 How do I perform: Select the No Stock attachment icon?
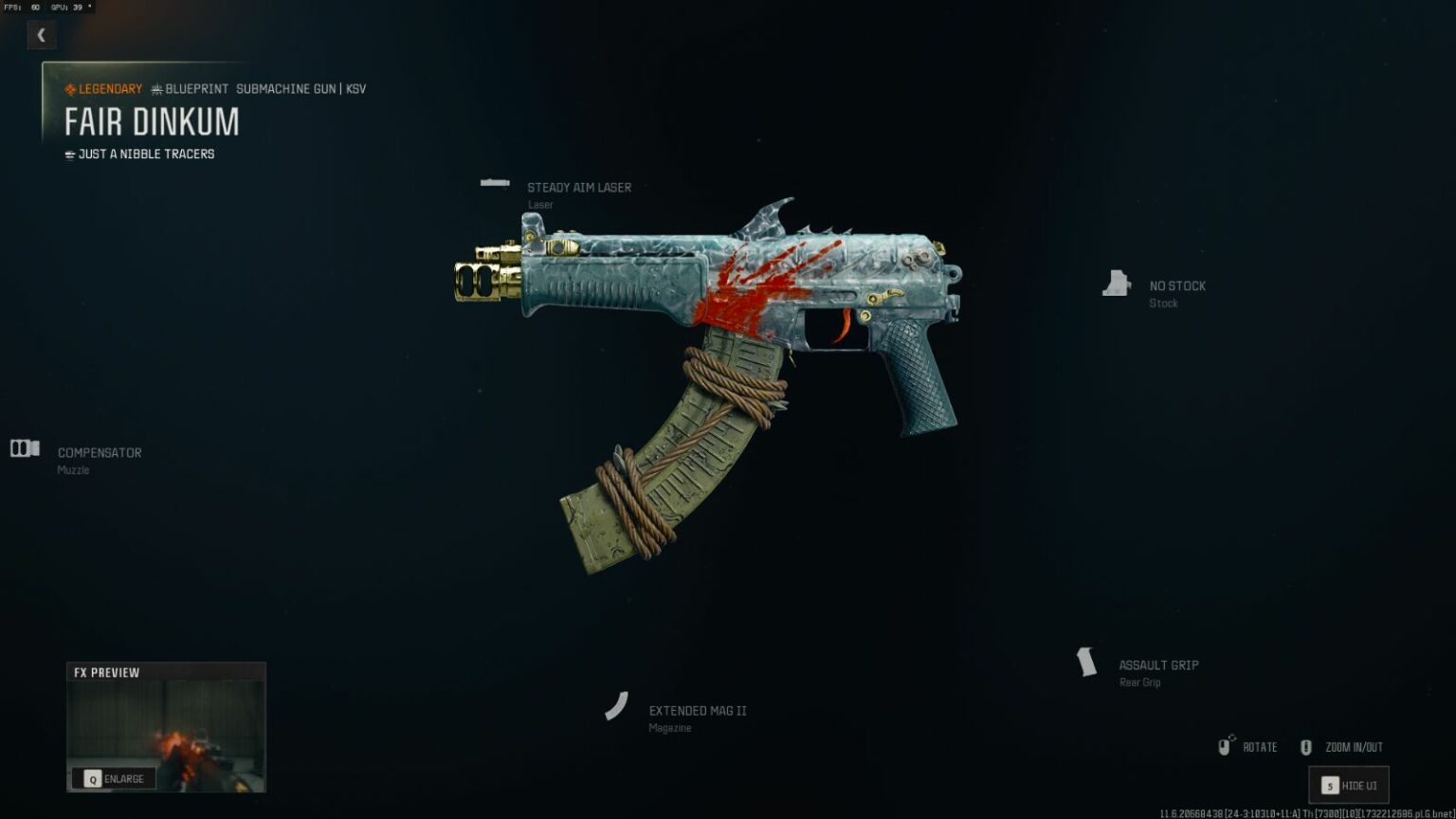coord(1119,282)
